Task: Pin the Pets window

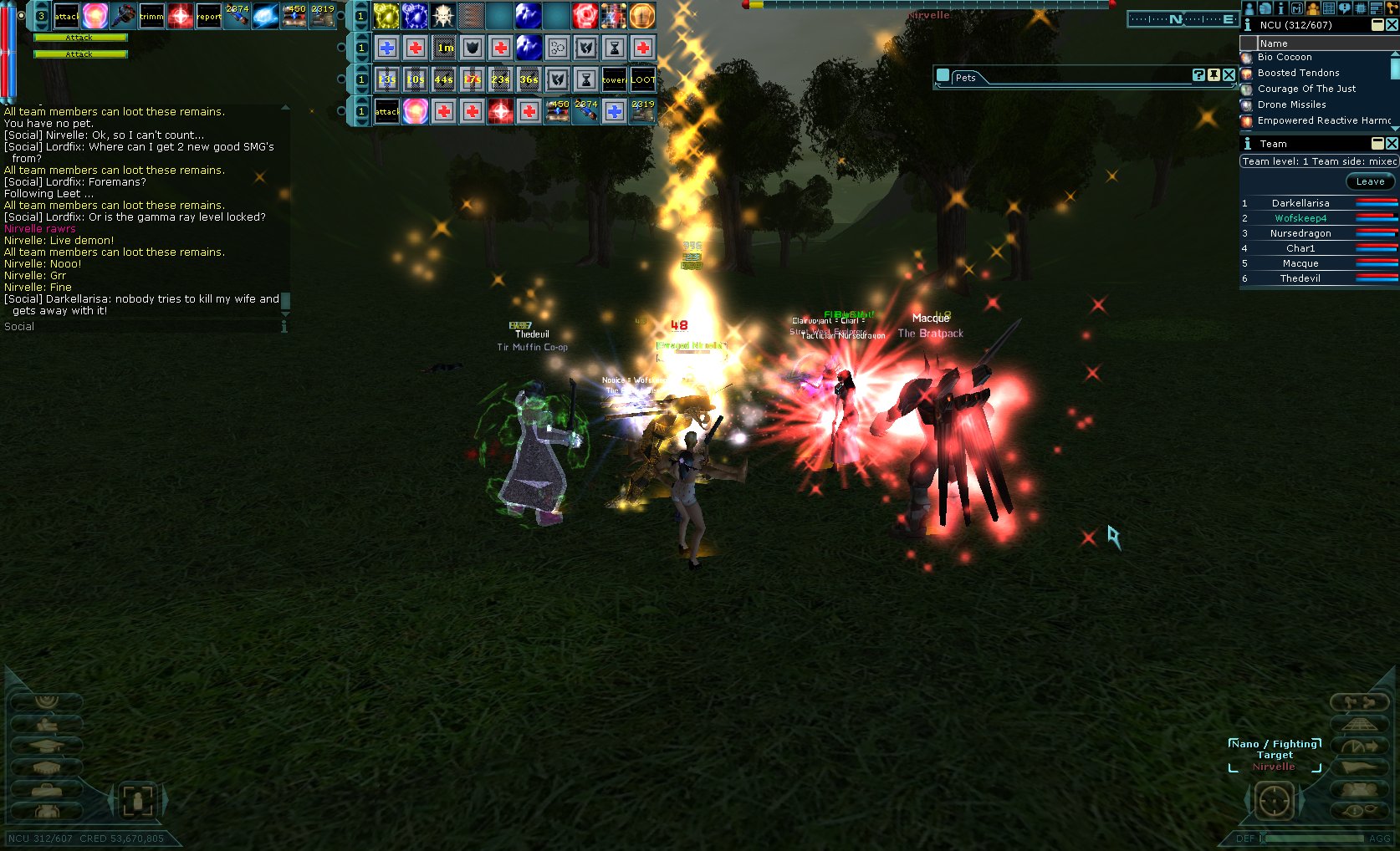Action: pos(1214,75)
